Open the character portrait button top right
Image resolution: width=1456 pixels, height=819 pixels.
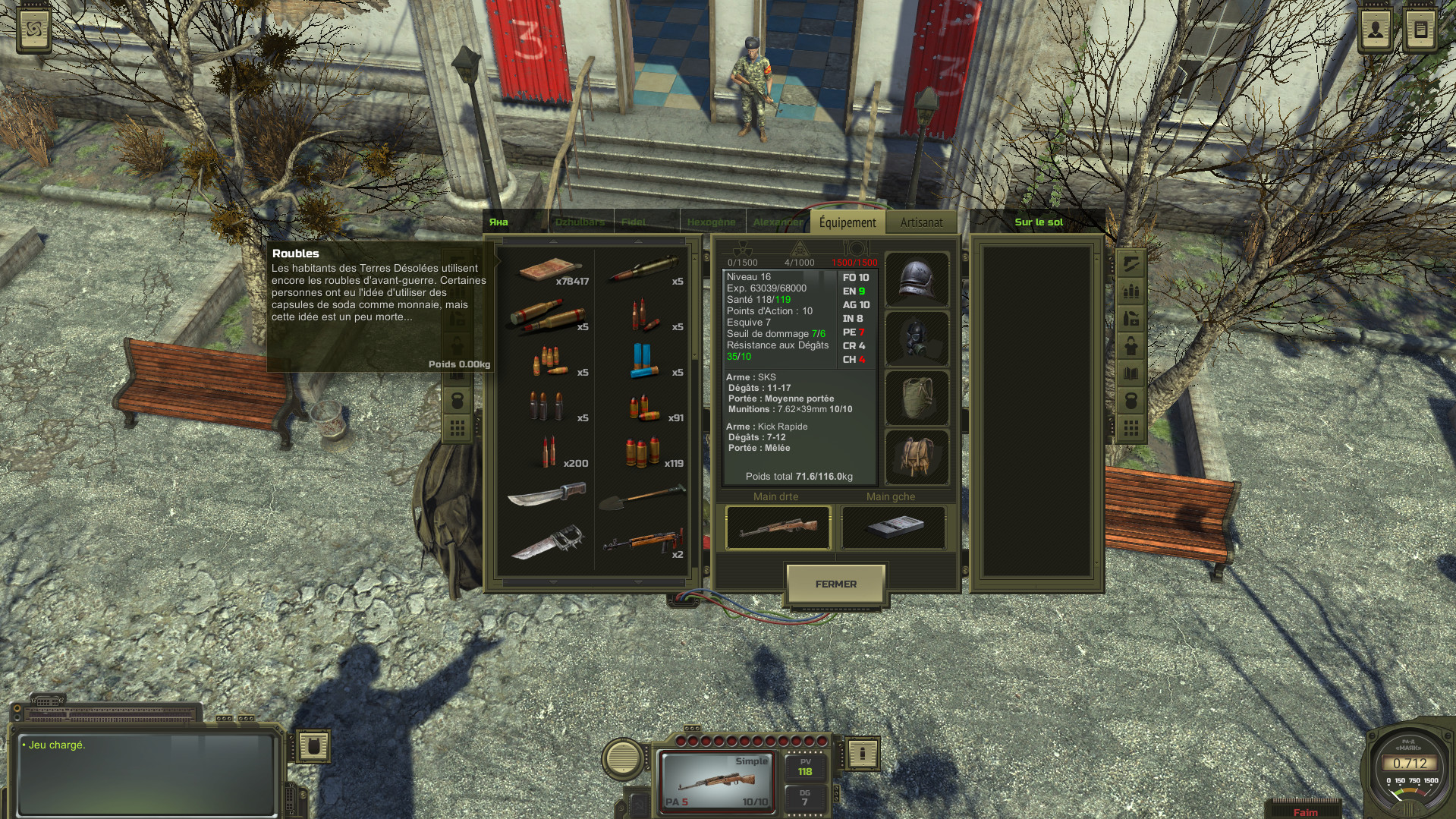(1376, 30)
